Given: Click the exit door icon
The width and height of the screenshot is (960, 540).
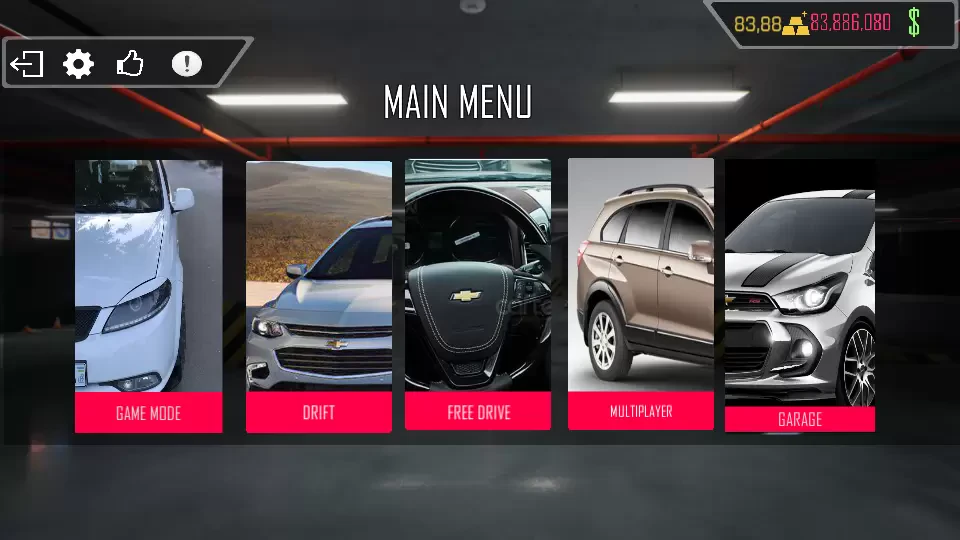Looking at the screenshot, I should pos(27,65).
